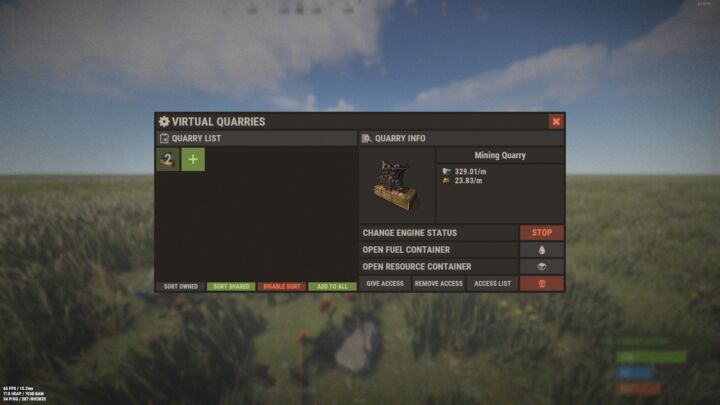Open the fuel container
The image size is (720, 405).
(x=542, y=250)
